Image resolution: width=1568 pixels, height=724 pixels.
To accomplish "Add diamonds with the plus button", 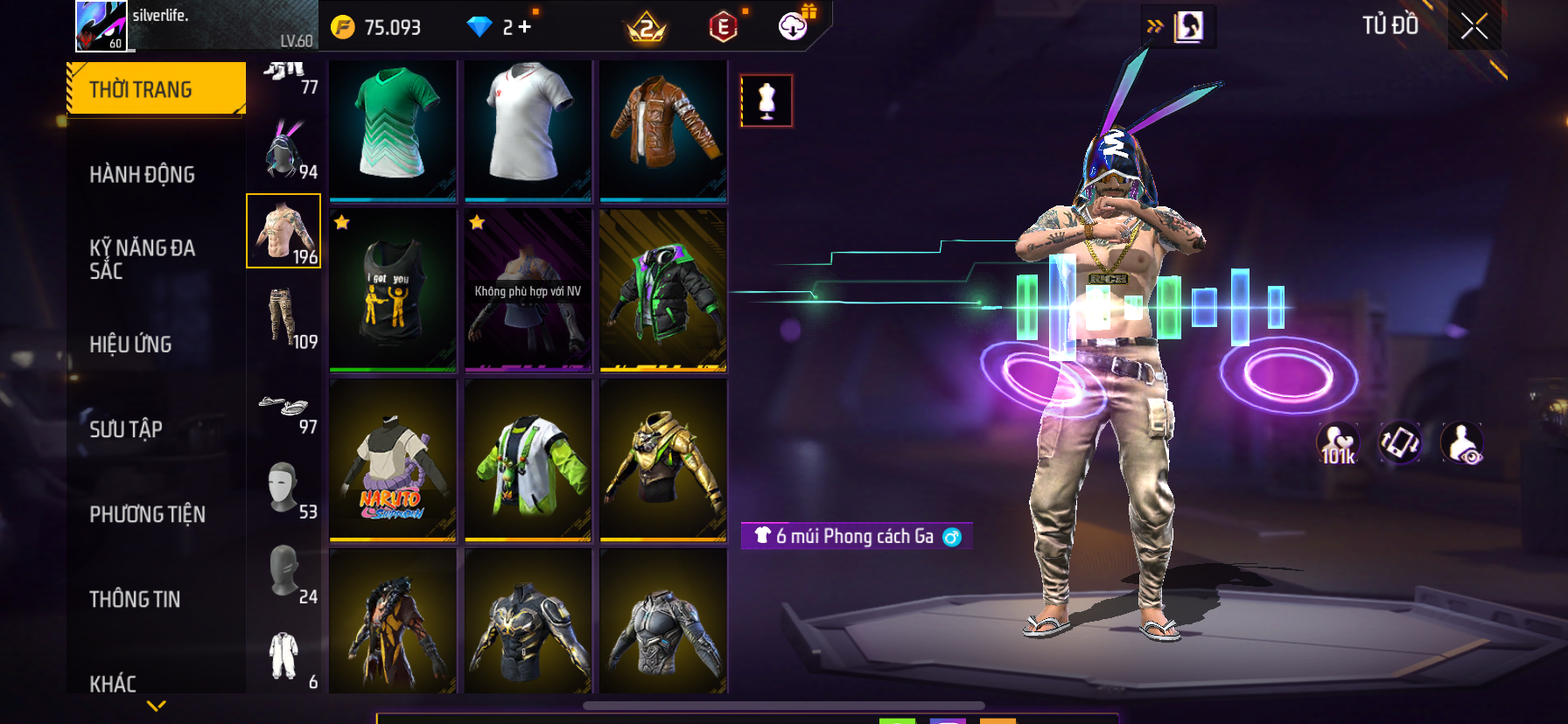I will click(525, 27).
